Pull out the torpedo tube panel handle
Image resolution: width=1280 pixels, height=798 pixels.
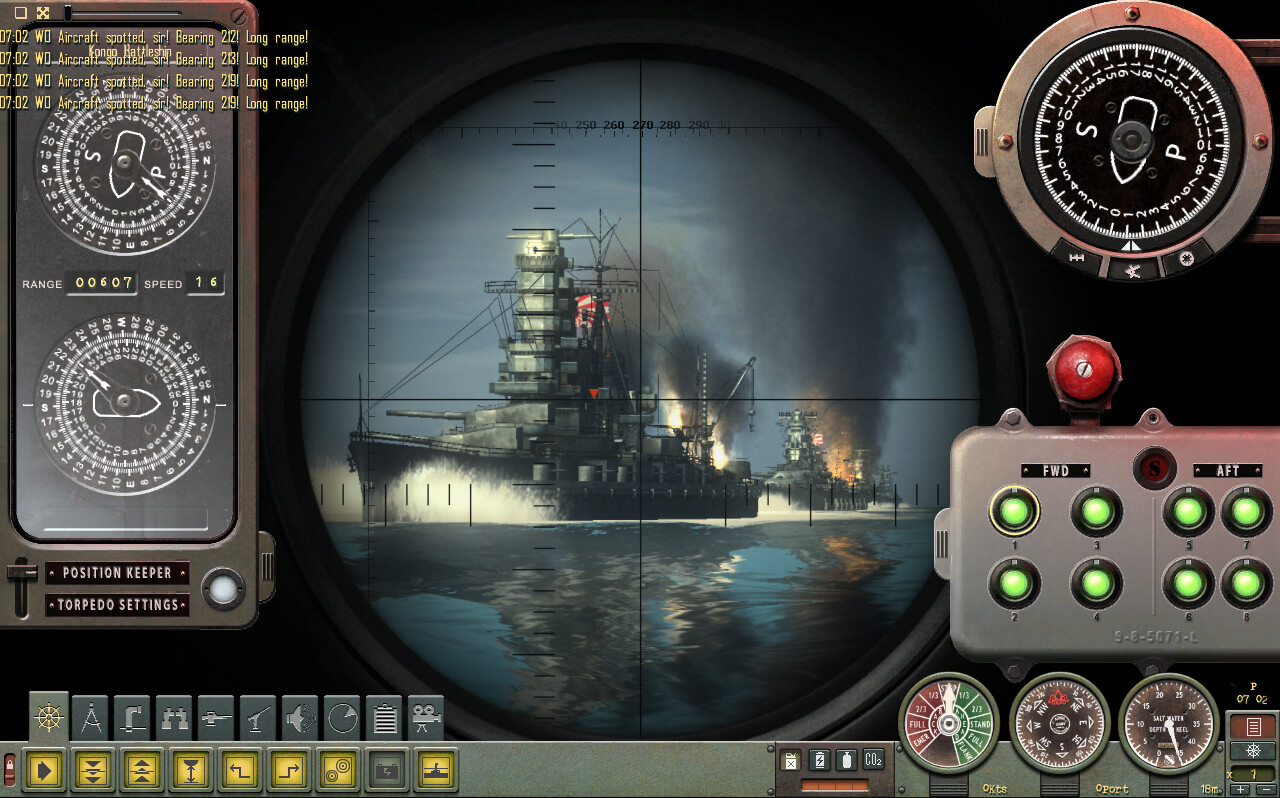941,543
